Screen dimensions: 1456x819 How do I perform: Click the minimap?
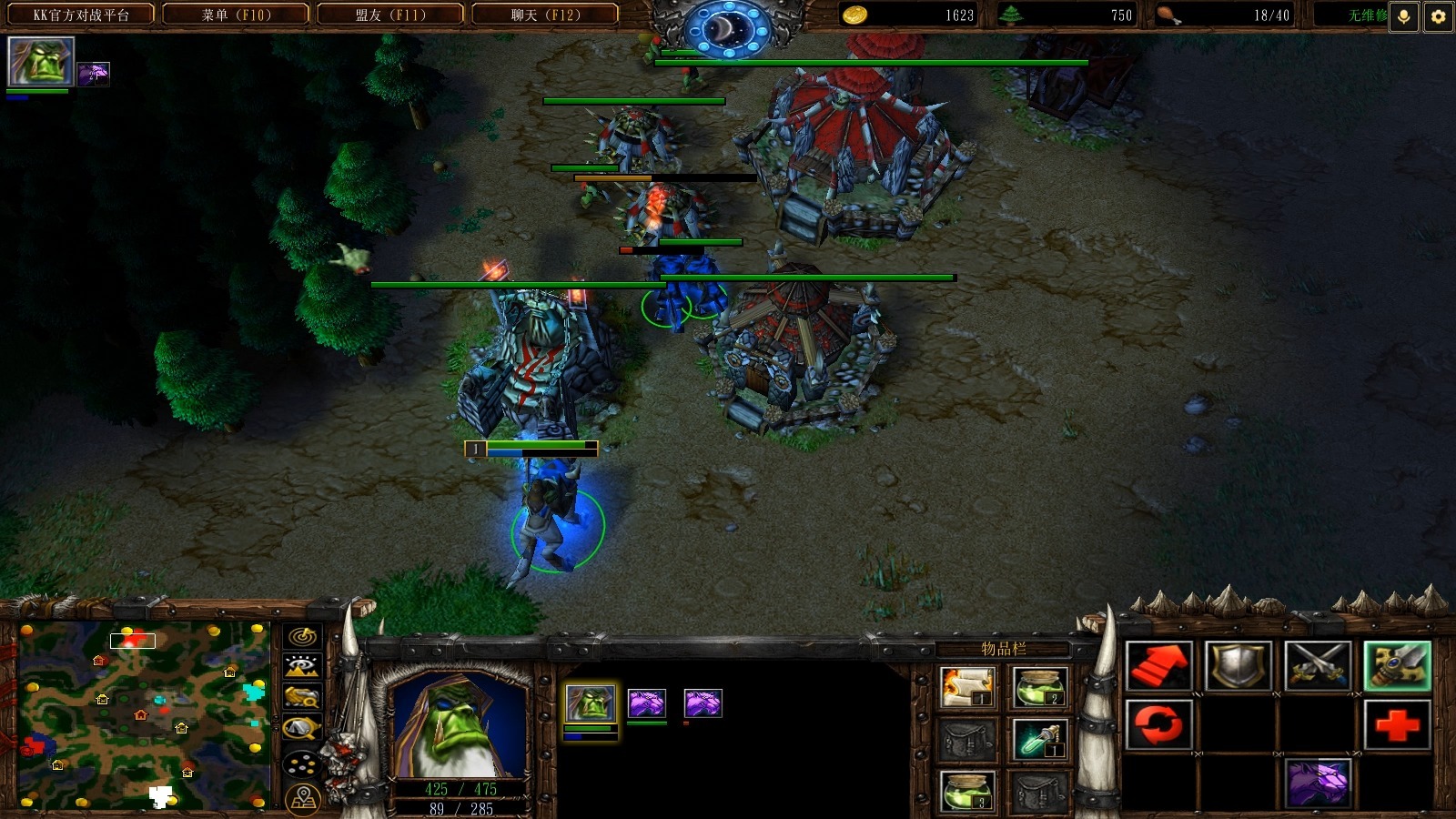[144, 714]
